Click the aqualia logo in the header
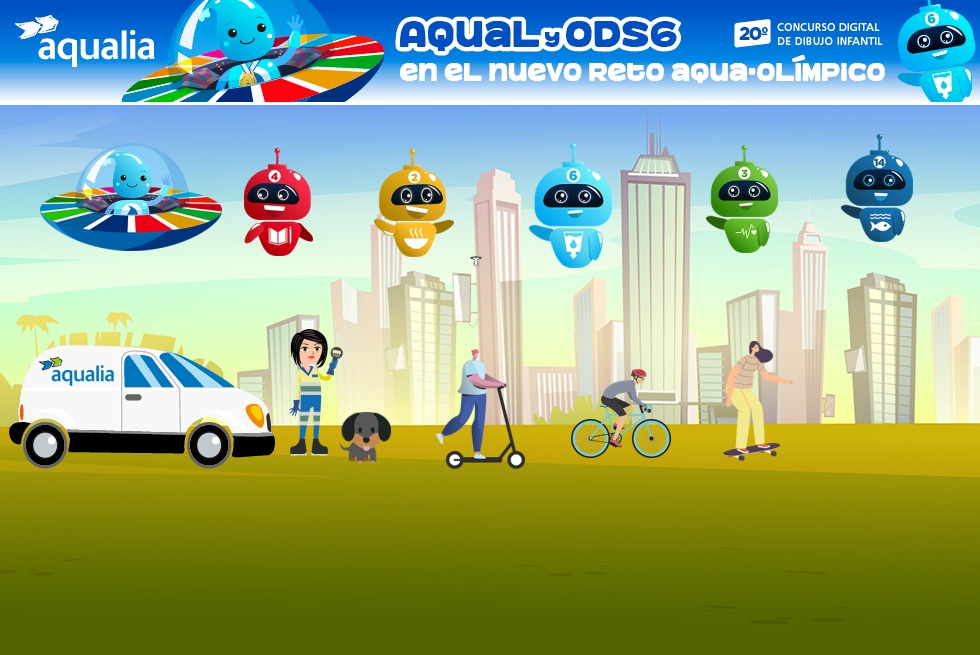Viewport: 980px width, 655px height. 86,42
